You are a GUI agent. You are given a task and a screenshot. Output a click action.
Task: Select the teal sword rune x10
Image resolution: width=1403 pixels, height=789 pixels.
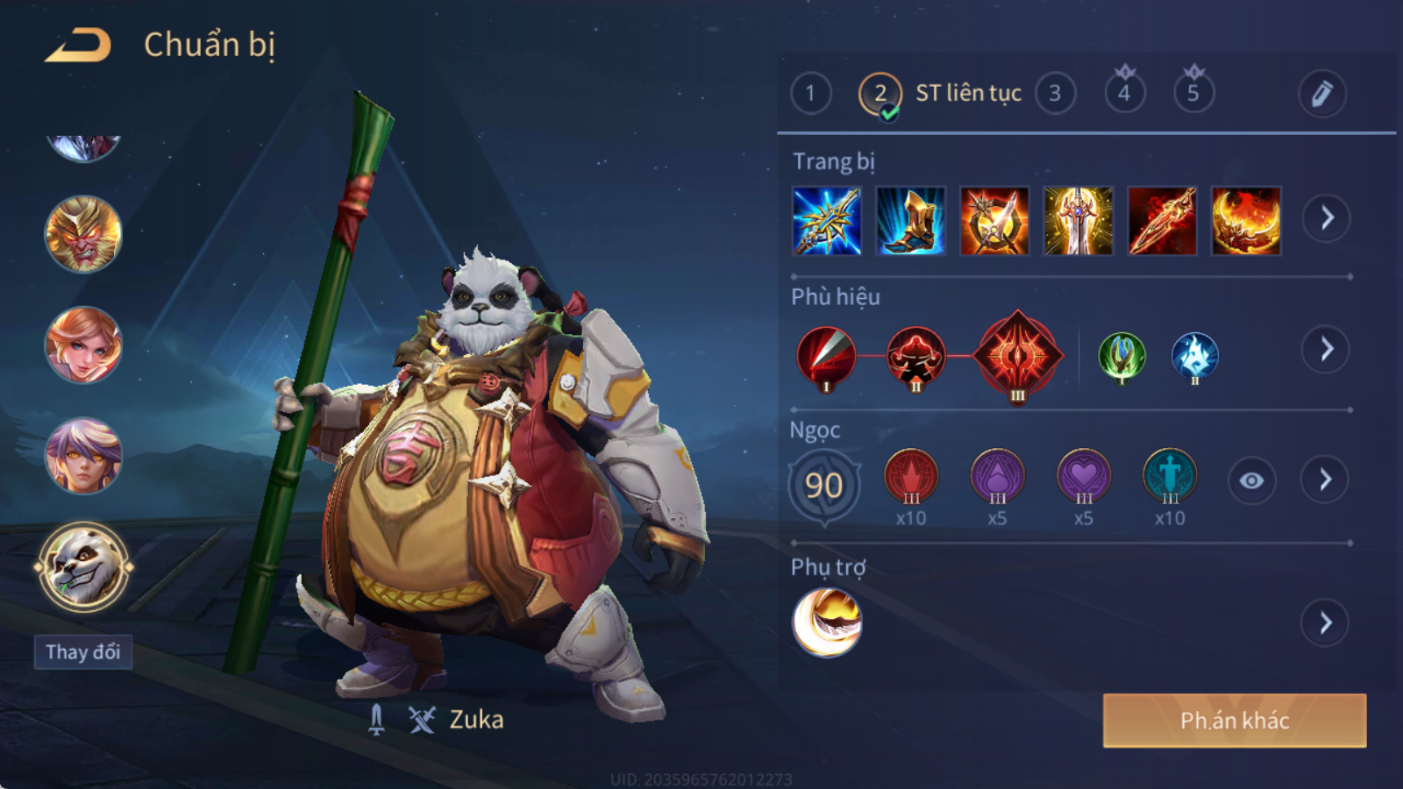click(x=1169, y=477)
